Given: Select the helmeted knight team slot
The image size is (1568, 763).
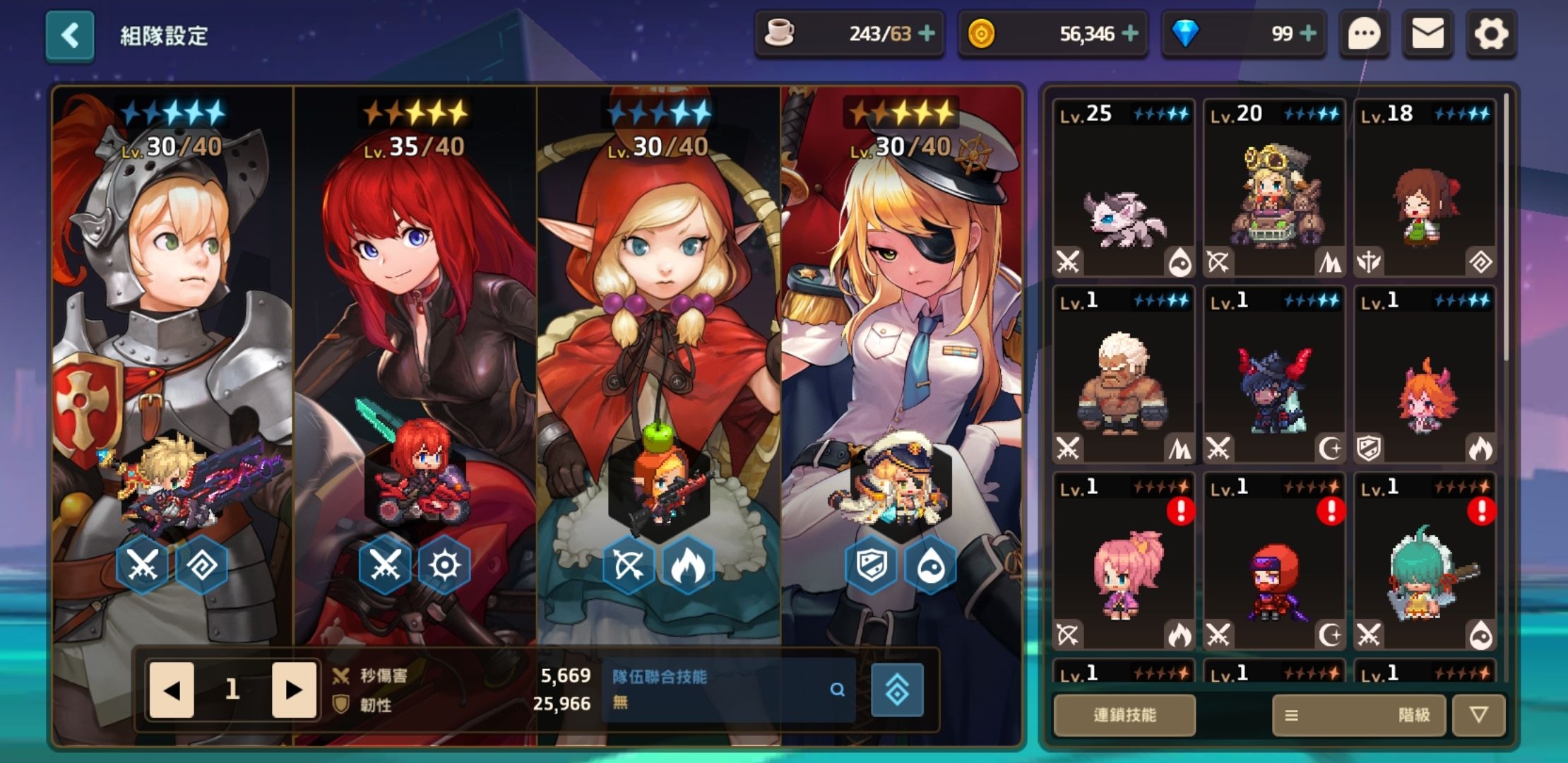Looking at the screenshot, I should coord(173,353).
